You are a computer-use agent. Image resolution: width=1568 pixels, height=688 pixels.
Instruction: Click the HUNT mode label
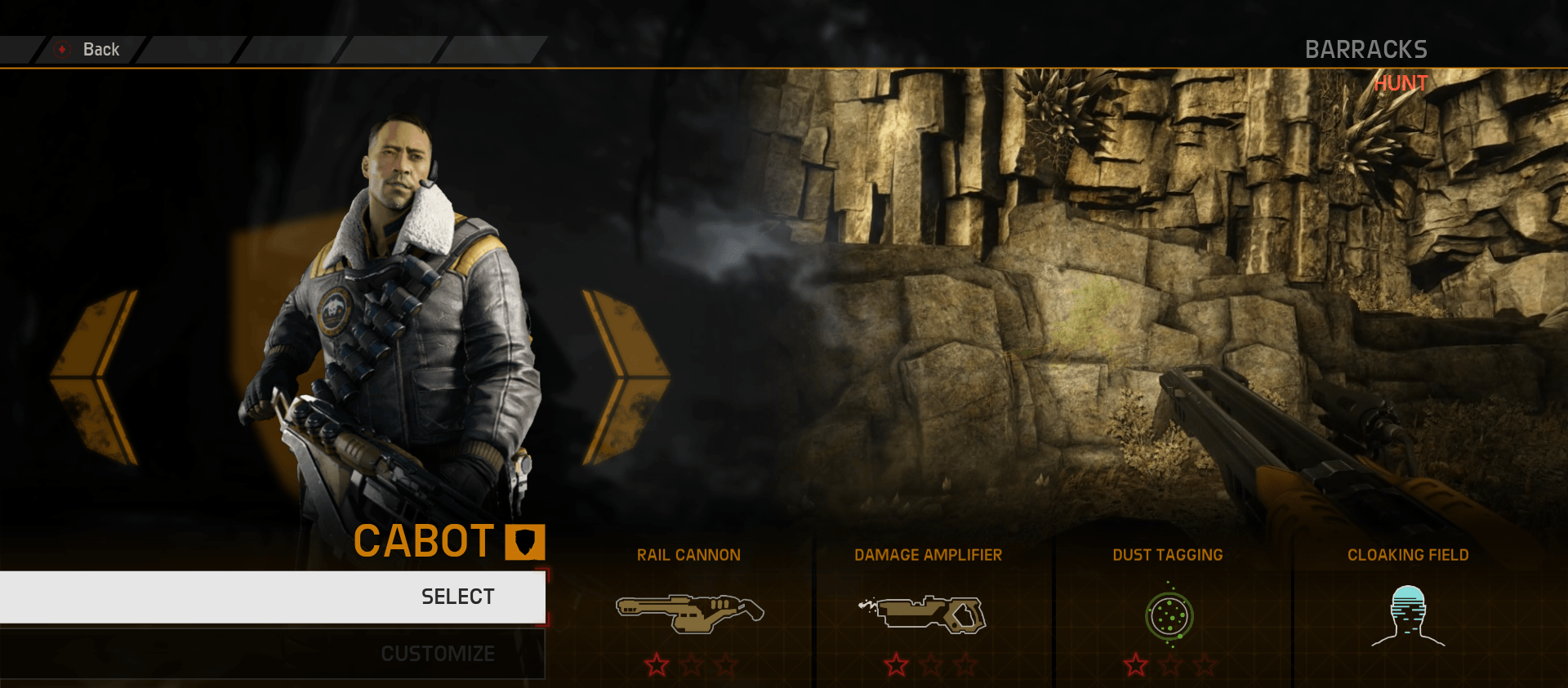(x=1400, y=82)
